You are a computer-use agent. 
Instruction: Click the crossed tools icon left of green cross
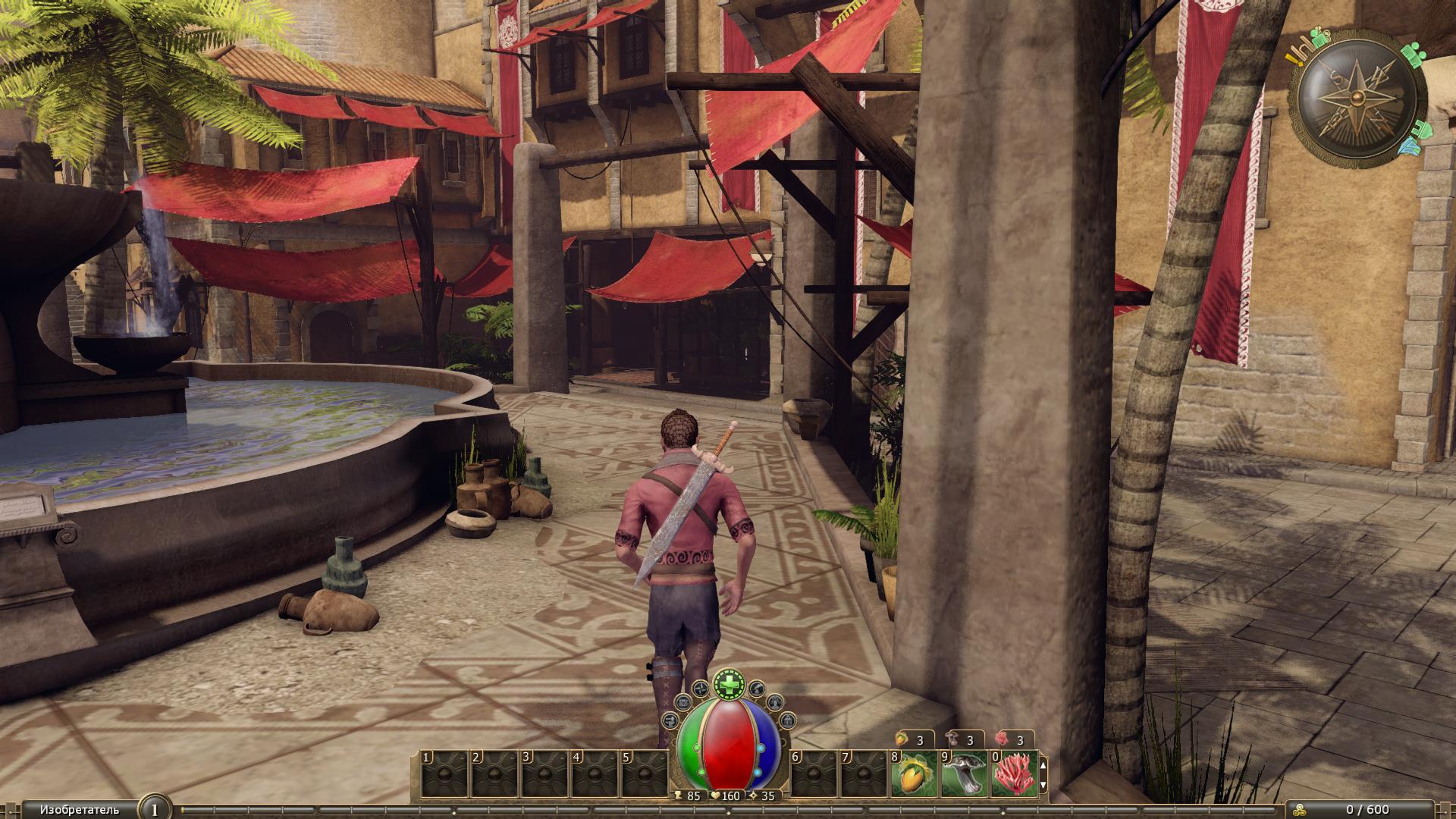pyautogui.click(x=701, y=689)
